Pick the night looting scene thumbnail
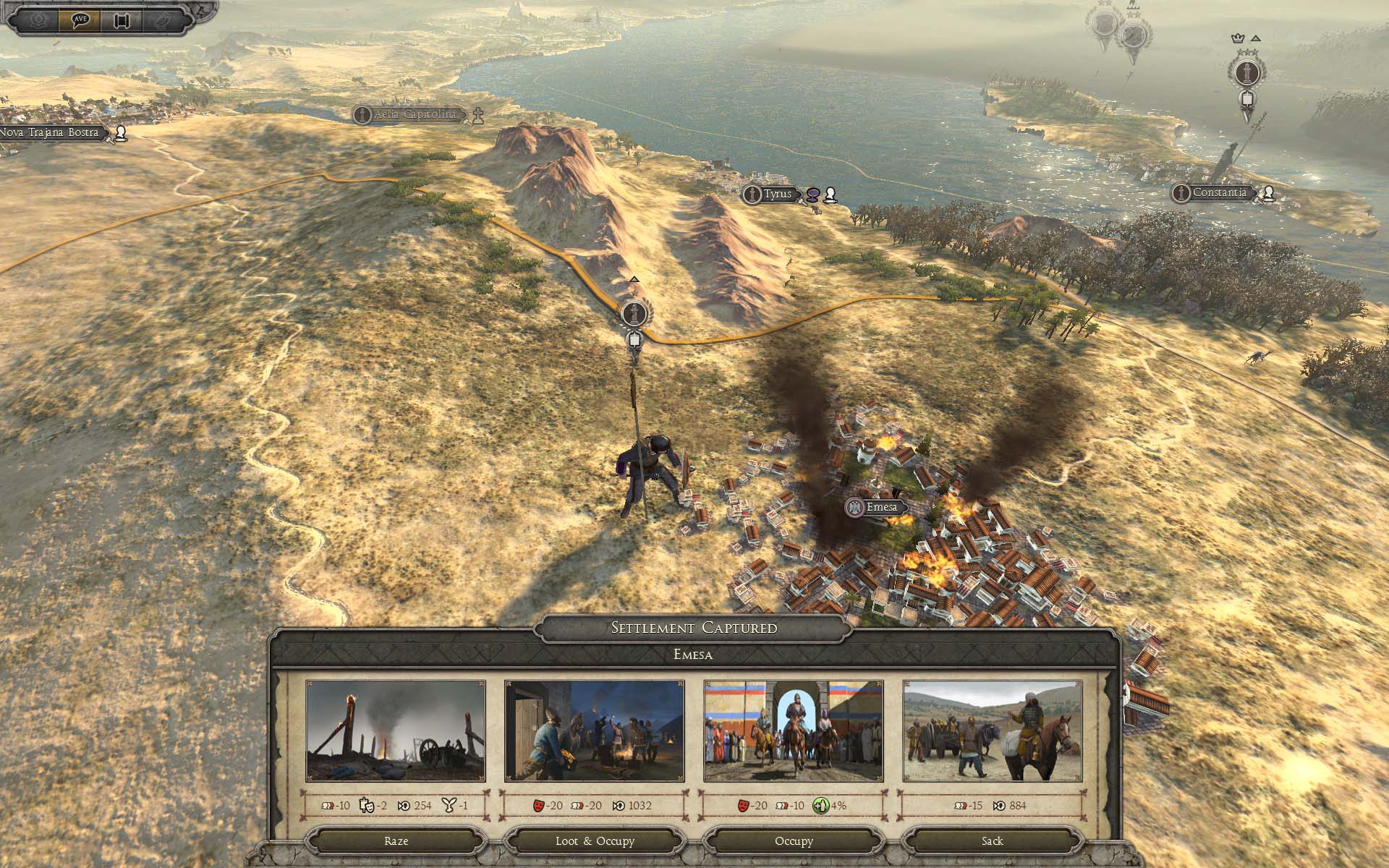 tap(595, 731)
